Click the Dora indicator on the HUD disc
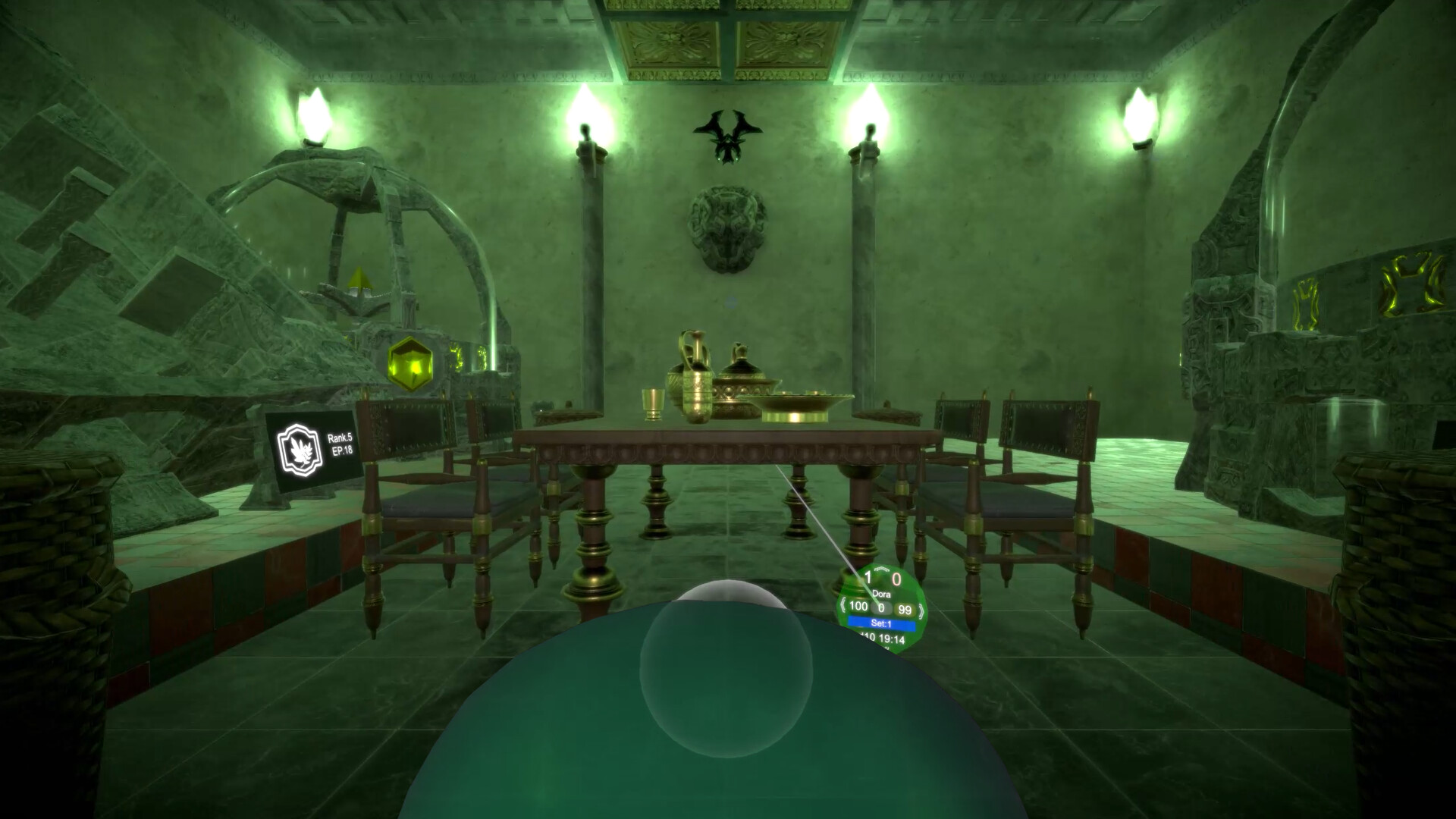This screenshot has height=819, width=1456. tap(882, 593)
